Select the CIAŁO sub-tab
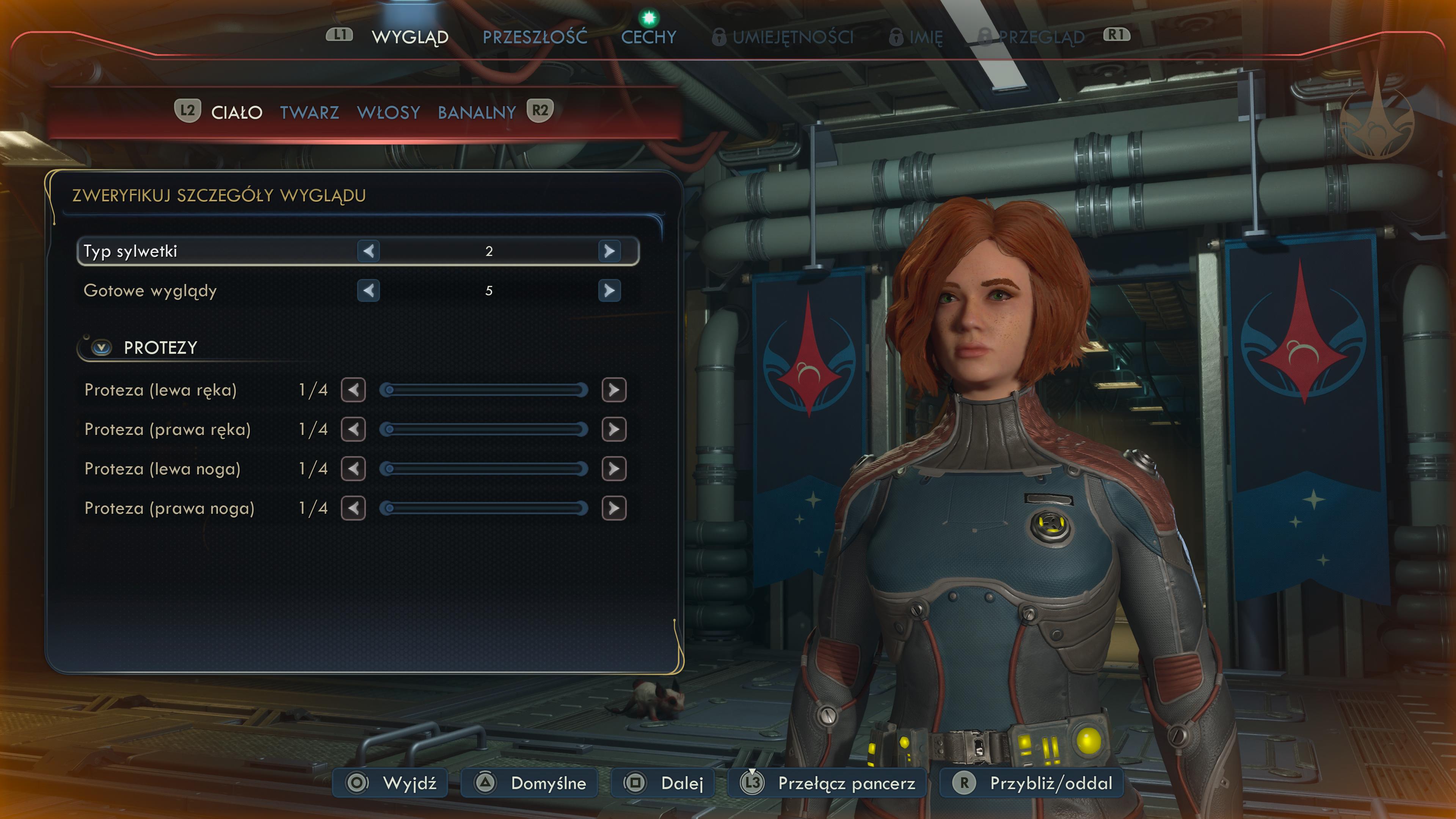This screenshot has height=819, width=1456. (236, 113)
